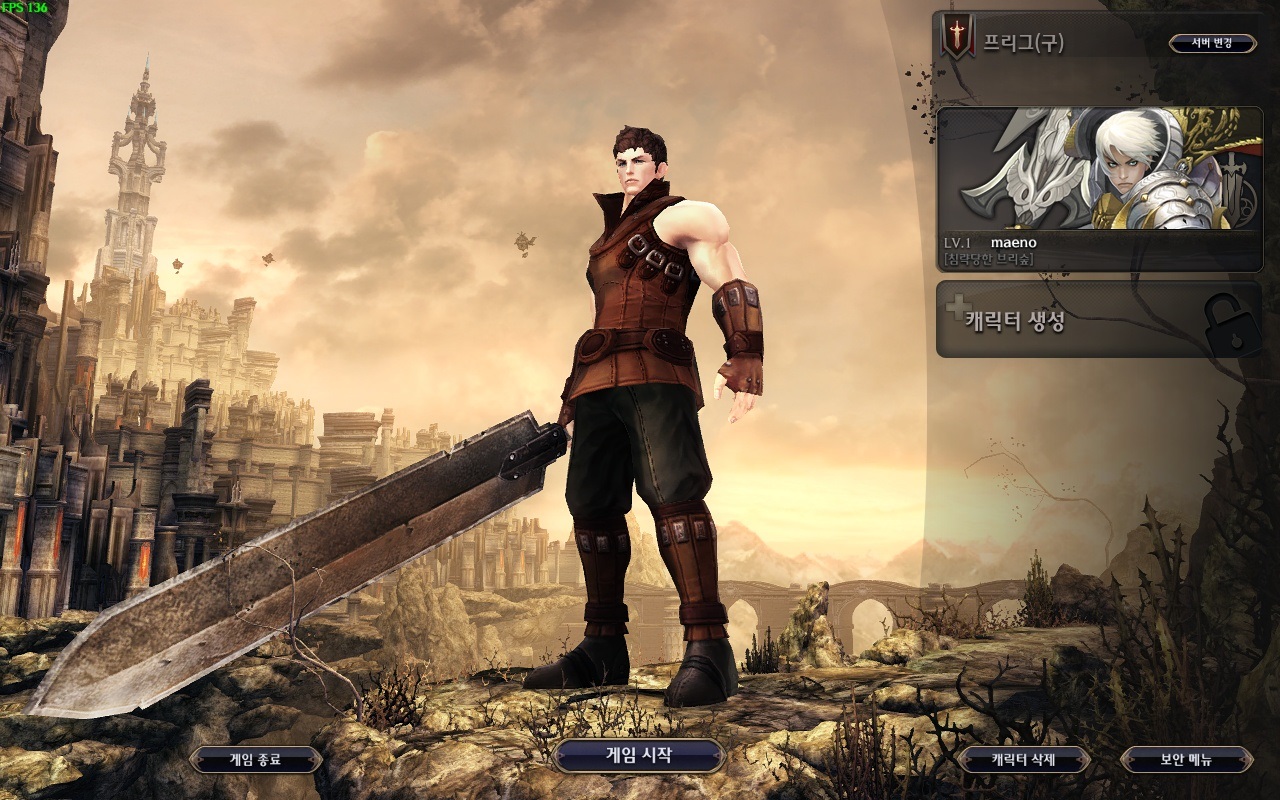Select the maeno LV.1 character card
This screenshot has height=800, width=1280.
1099,189
